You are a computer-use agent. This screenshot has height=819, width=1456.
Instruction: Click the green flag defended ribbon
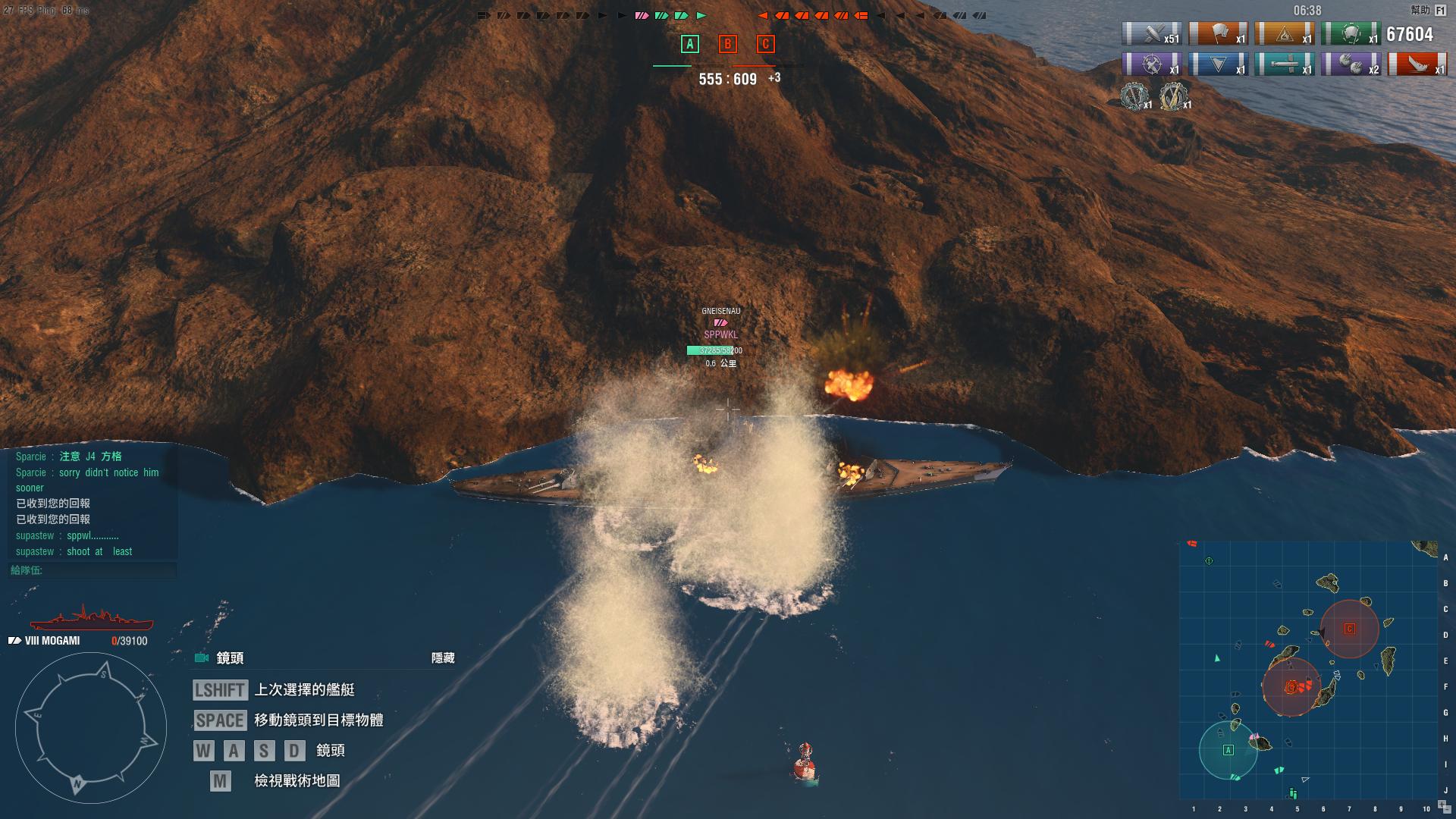tap(1351, 34)
